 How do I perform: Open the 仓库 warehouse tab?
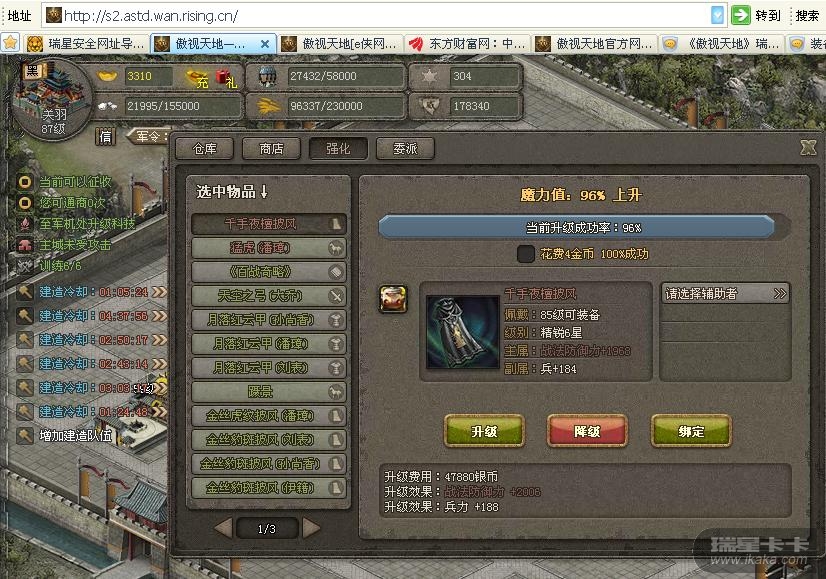204,148
